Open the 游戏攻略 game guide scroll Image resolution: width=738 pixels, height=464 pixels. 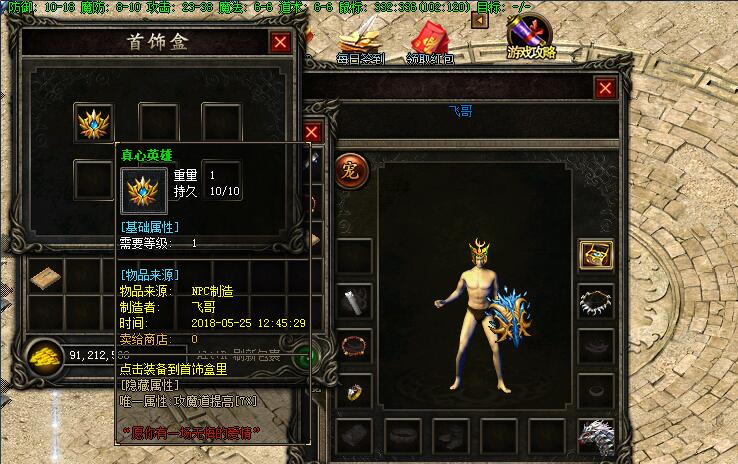coord(531,38)
